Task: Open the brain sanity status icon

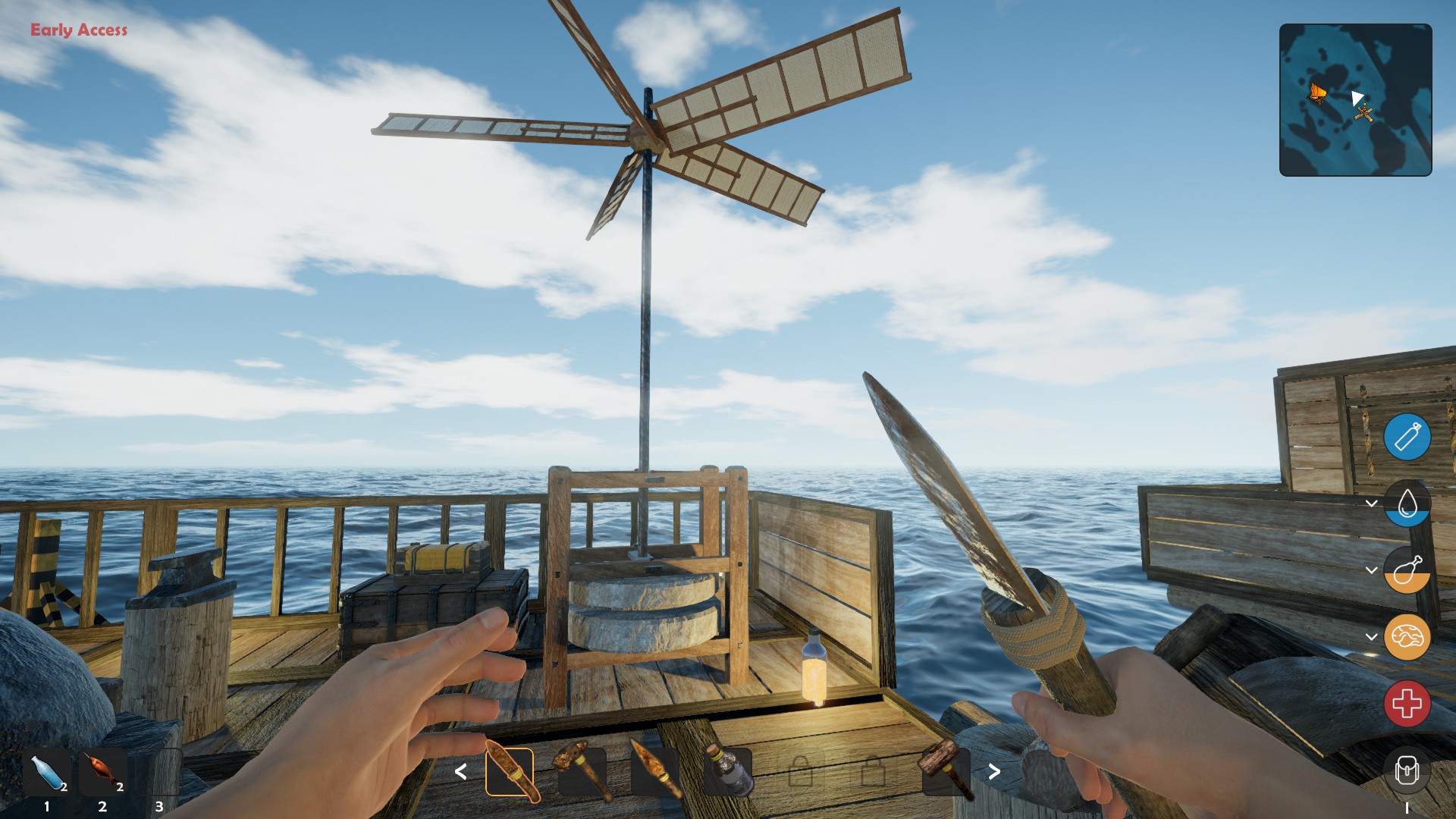Action: (1407, 637)
